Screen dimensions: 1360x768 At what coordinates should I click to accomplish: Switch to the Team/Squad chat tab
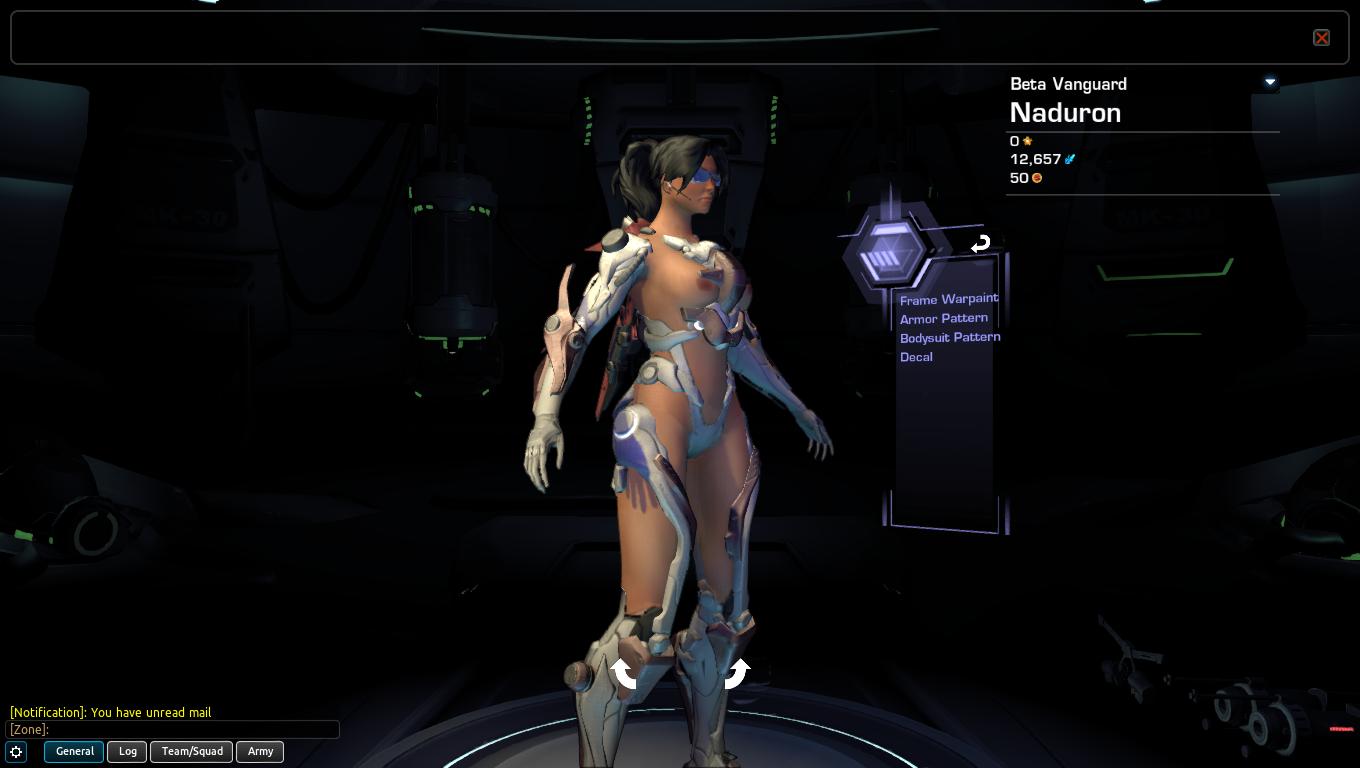tap(192, 751)
